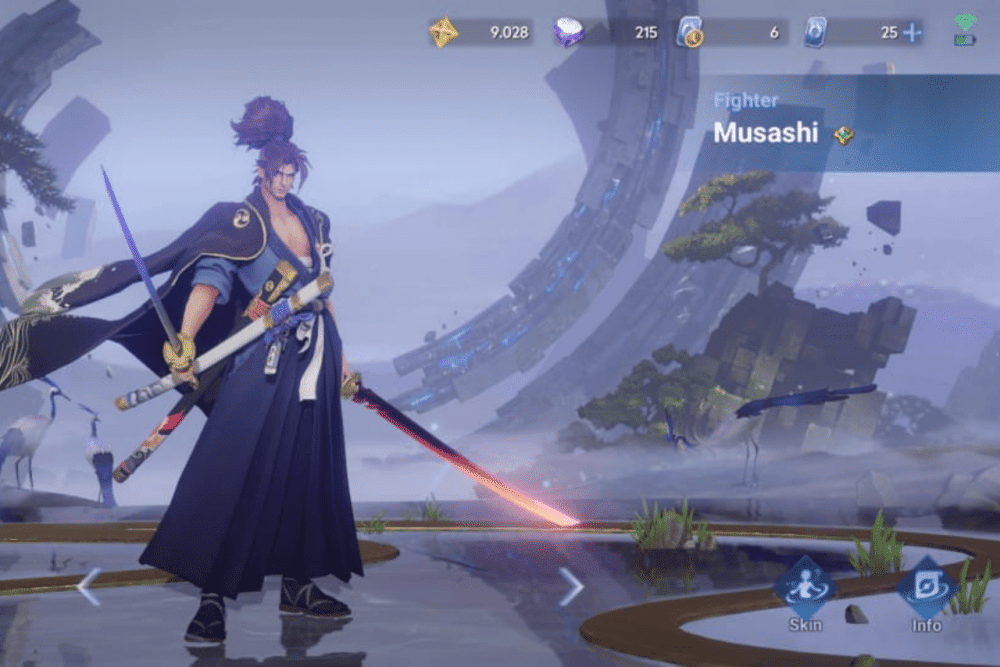This screenshot has width=1000, height=667.
Task: Tap the purple diamond currency icon
Action: click(x=569, y=32)
